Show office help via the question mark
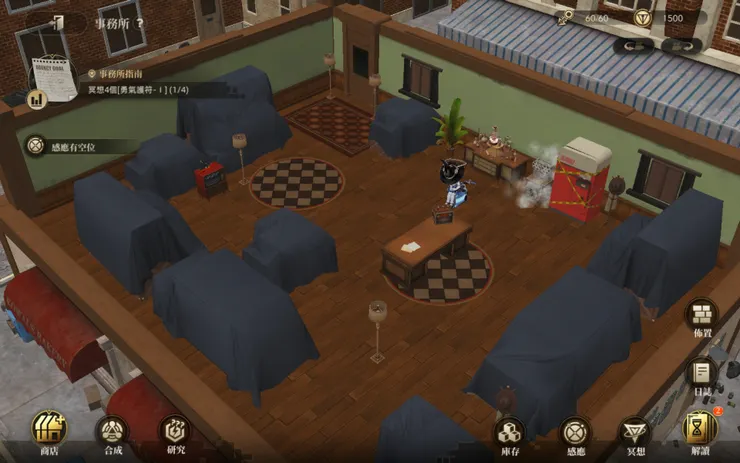Image resolution: width=740 pixels, height=463 pixels. point(140,22)
